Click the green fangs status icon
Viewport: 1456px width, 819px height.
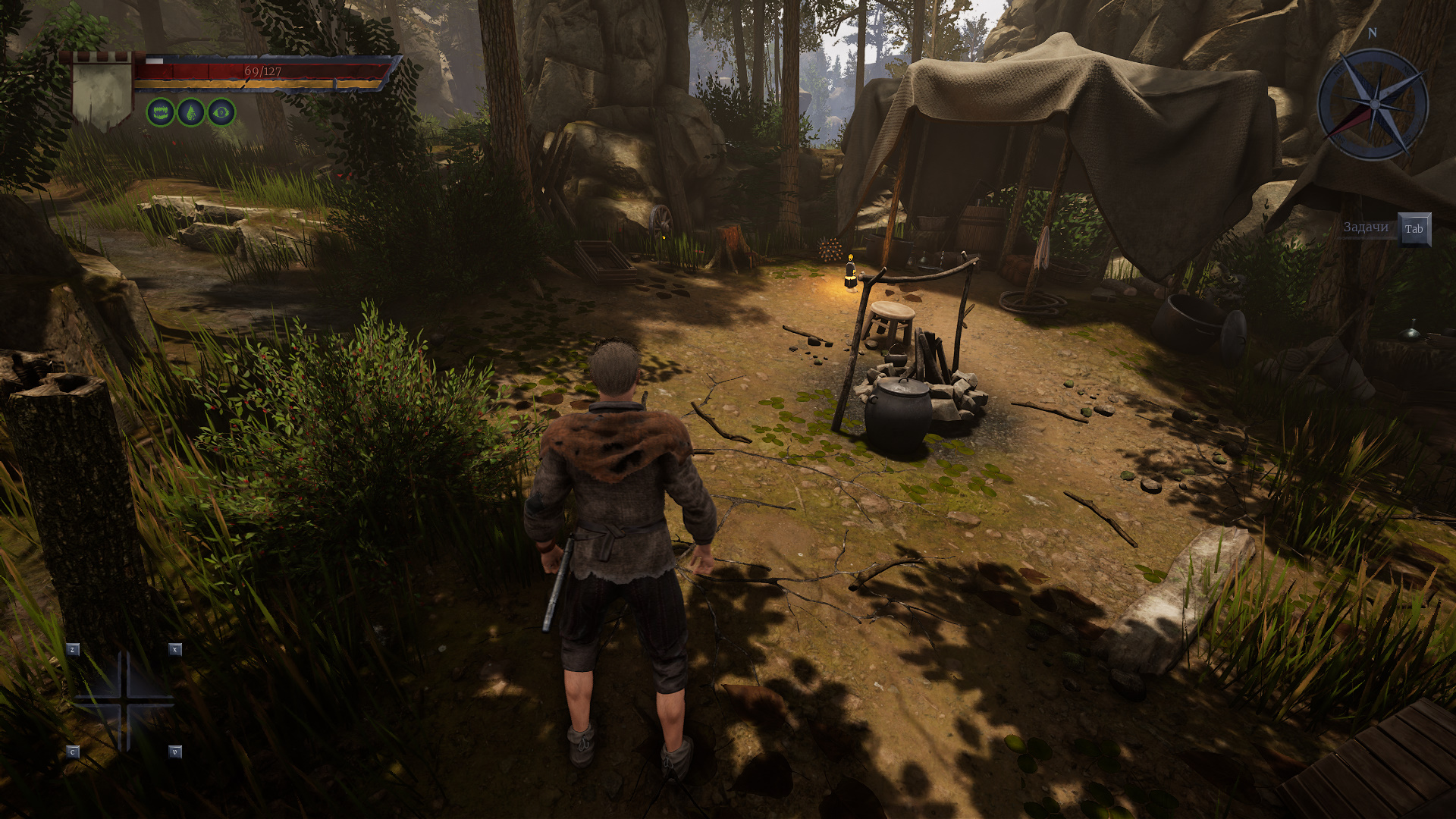pyautogui.click(x=160, y=113)
